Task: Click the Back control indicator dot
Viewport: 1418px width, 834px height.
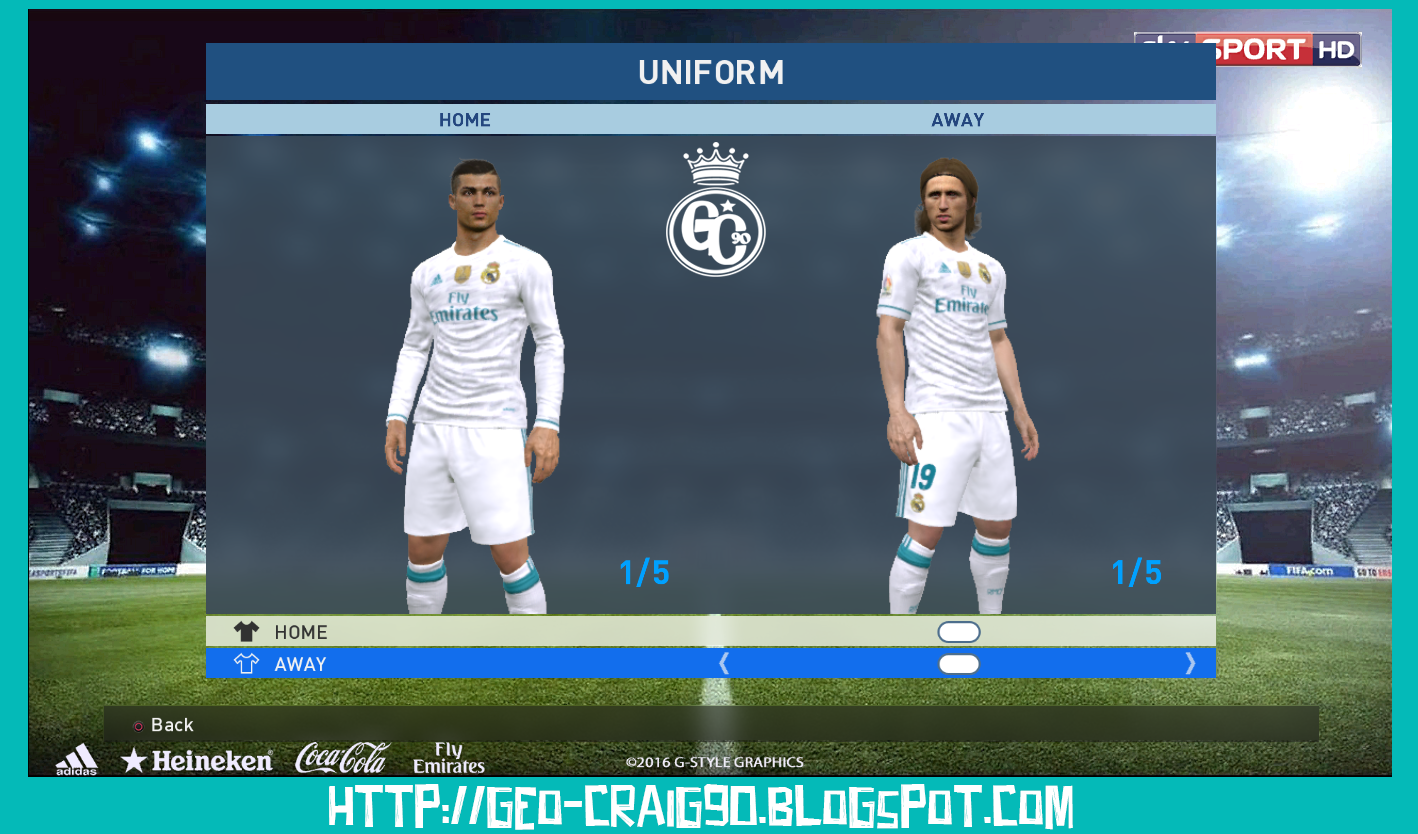Action: point(140,726)
